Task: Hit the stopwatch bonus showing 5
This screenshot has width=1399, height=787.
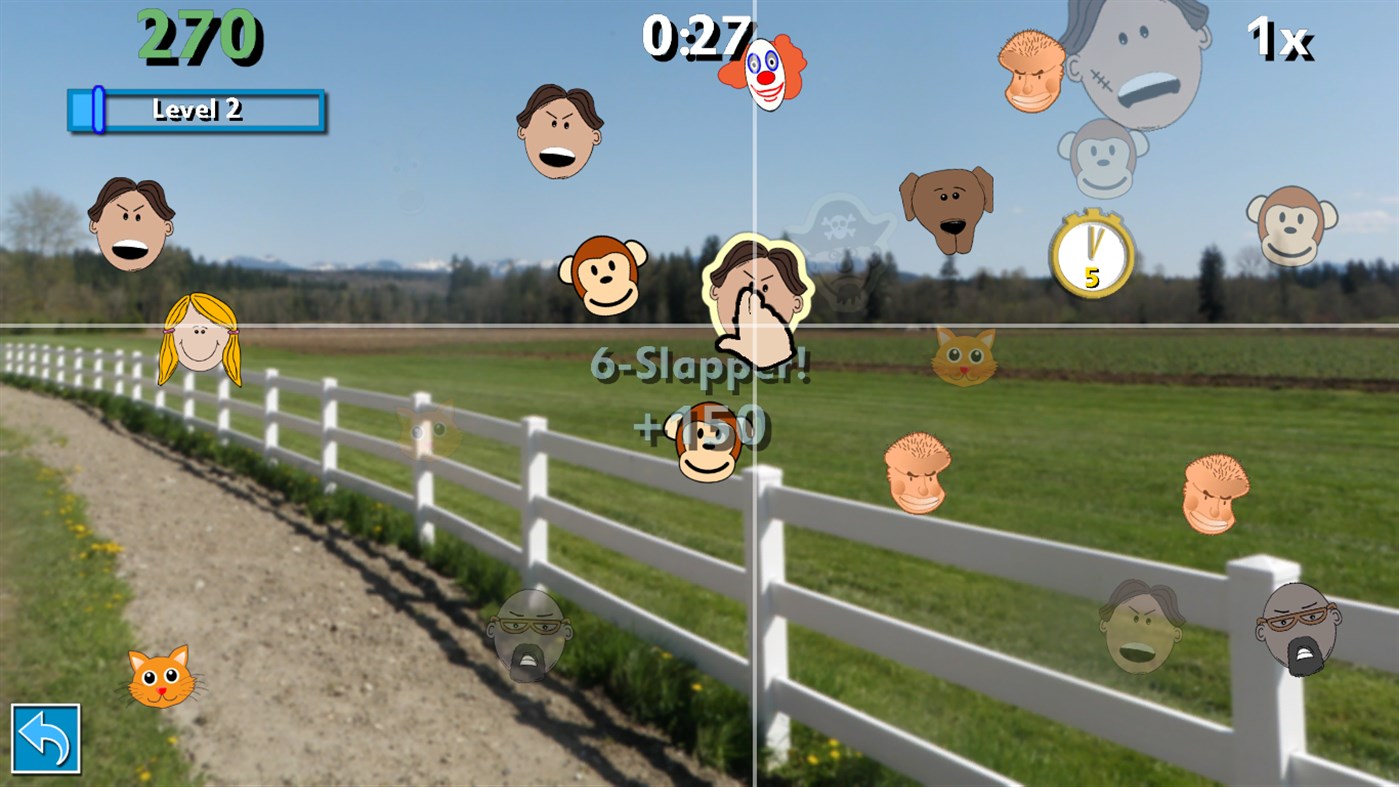Action: tap(1094, 253)
